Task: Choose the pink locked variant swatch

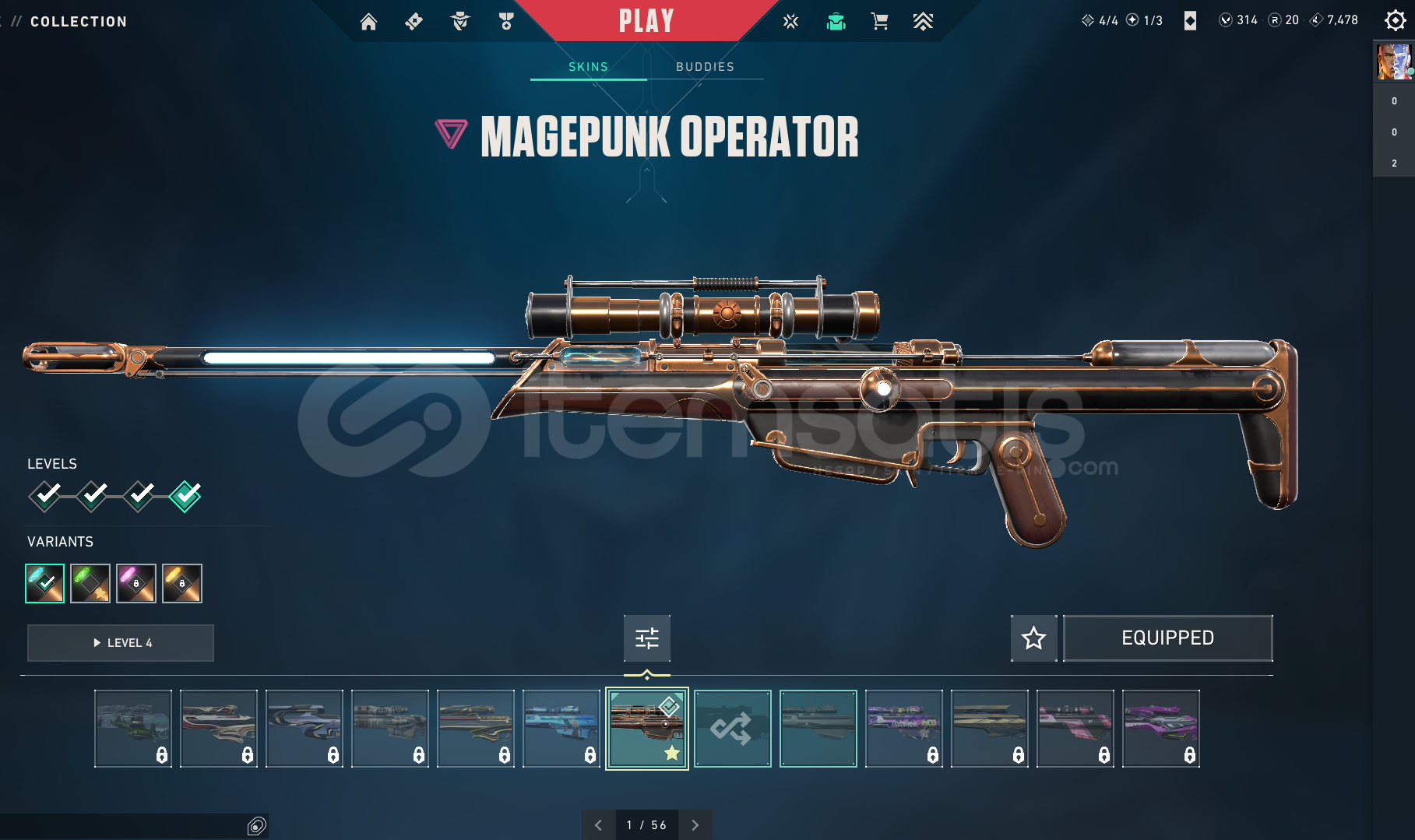Action: point(136,583)
